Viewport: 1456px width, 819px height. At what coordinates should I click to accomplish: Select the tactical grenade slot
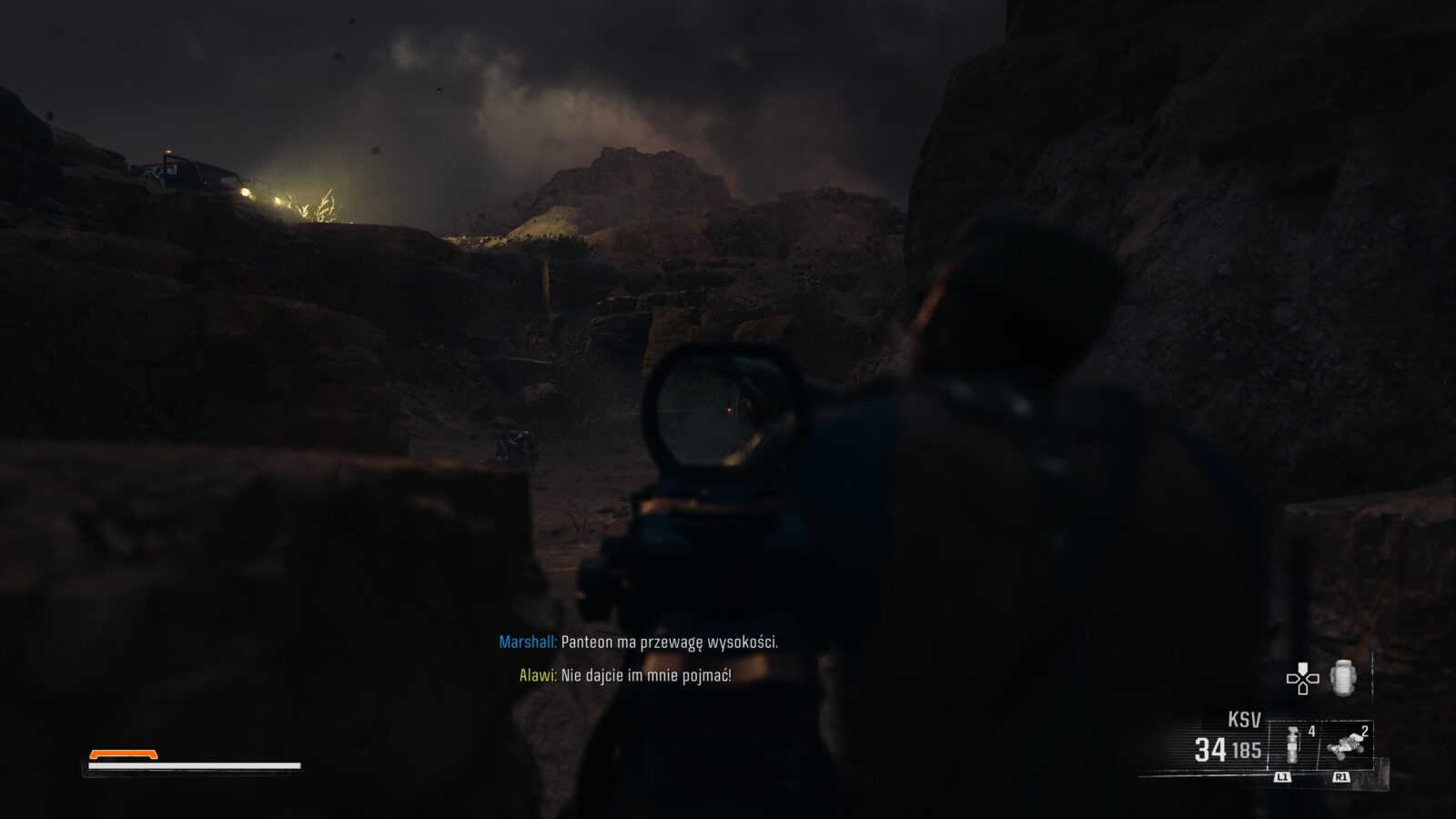1293,745
